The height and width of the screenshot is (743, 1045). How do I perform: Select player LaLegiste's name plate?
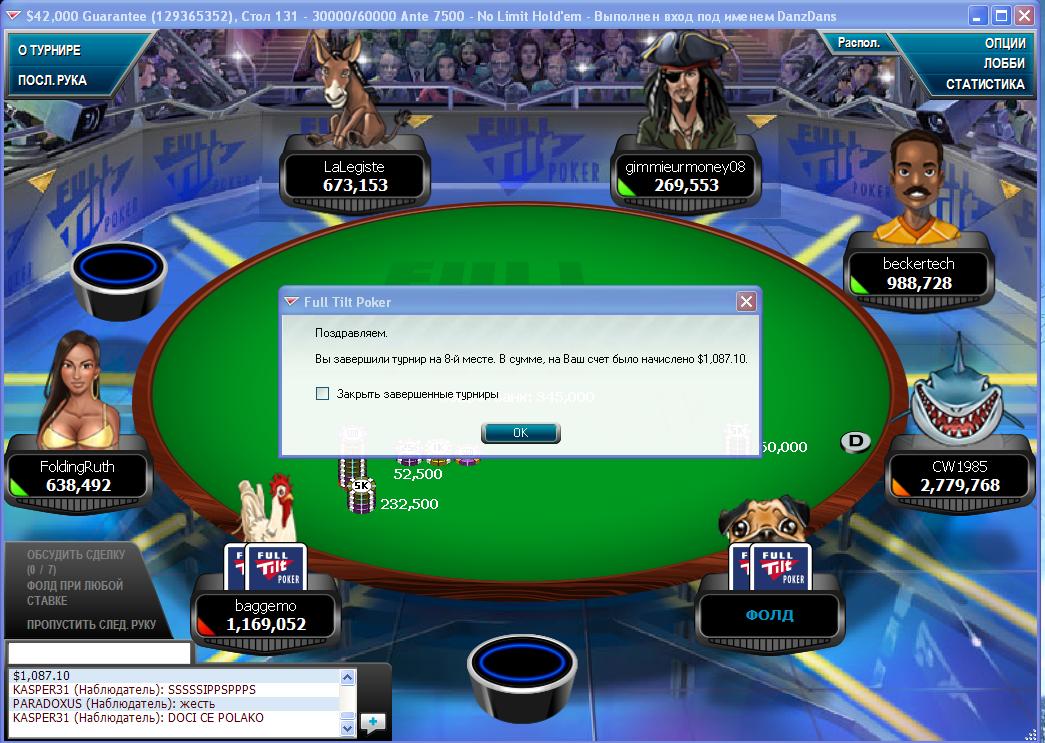354,176
